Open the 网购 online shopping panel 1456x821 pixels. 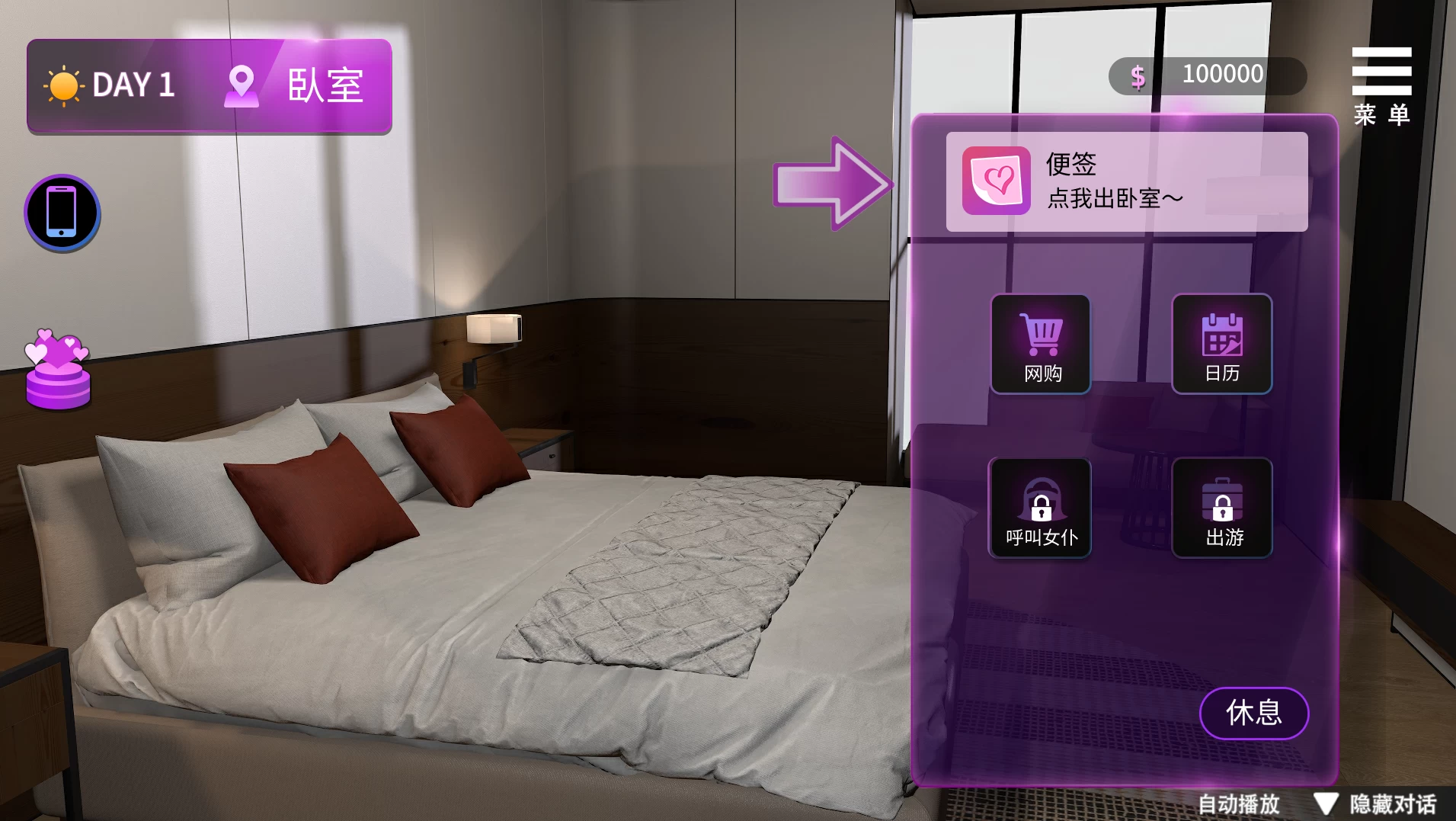pyautogui.click(x=1040, y=345)
